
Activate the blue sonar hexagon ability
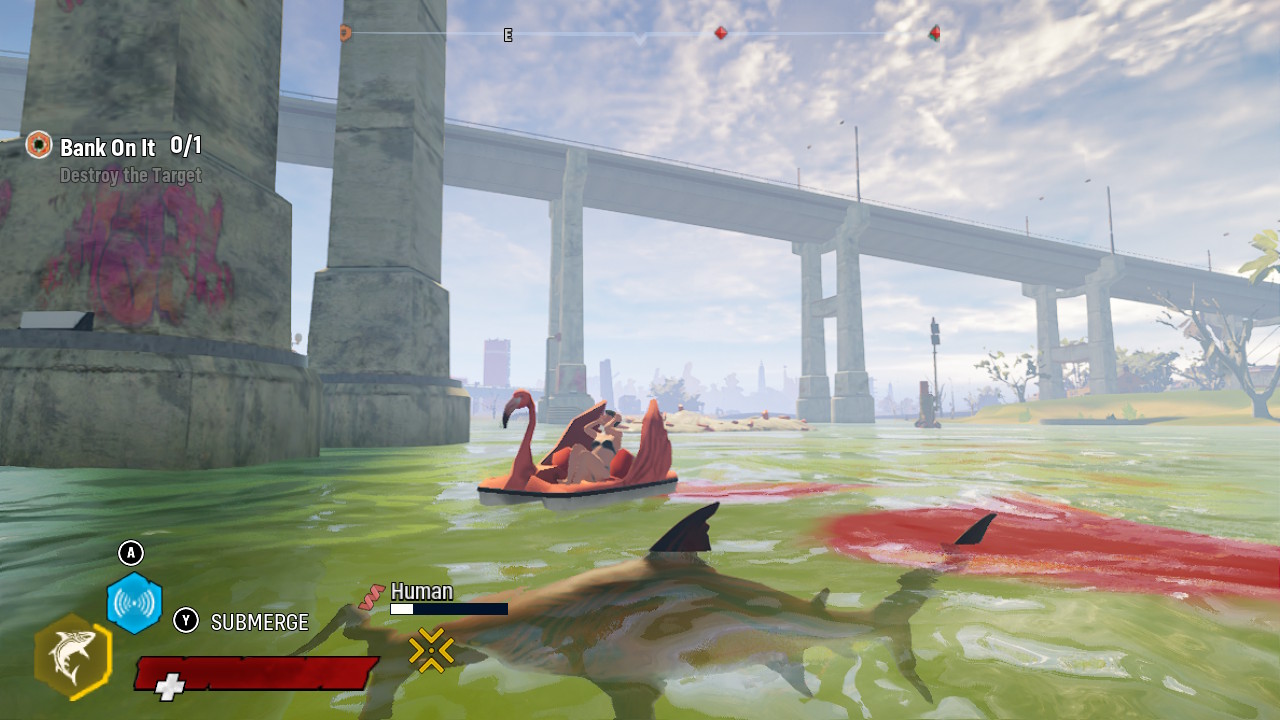[x=134, y=603]
